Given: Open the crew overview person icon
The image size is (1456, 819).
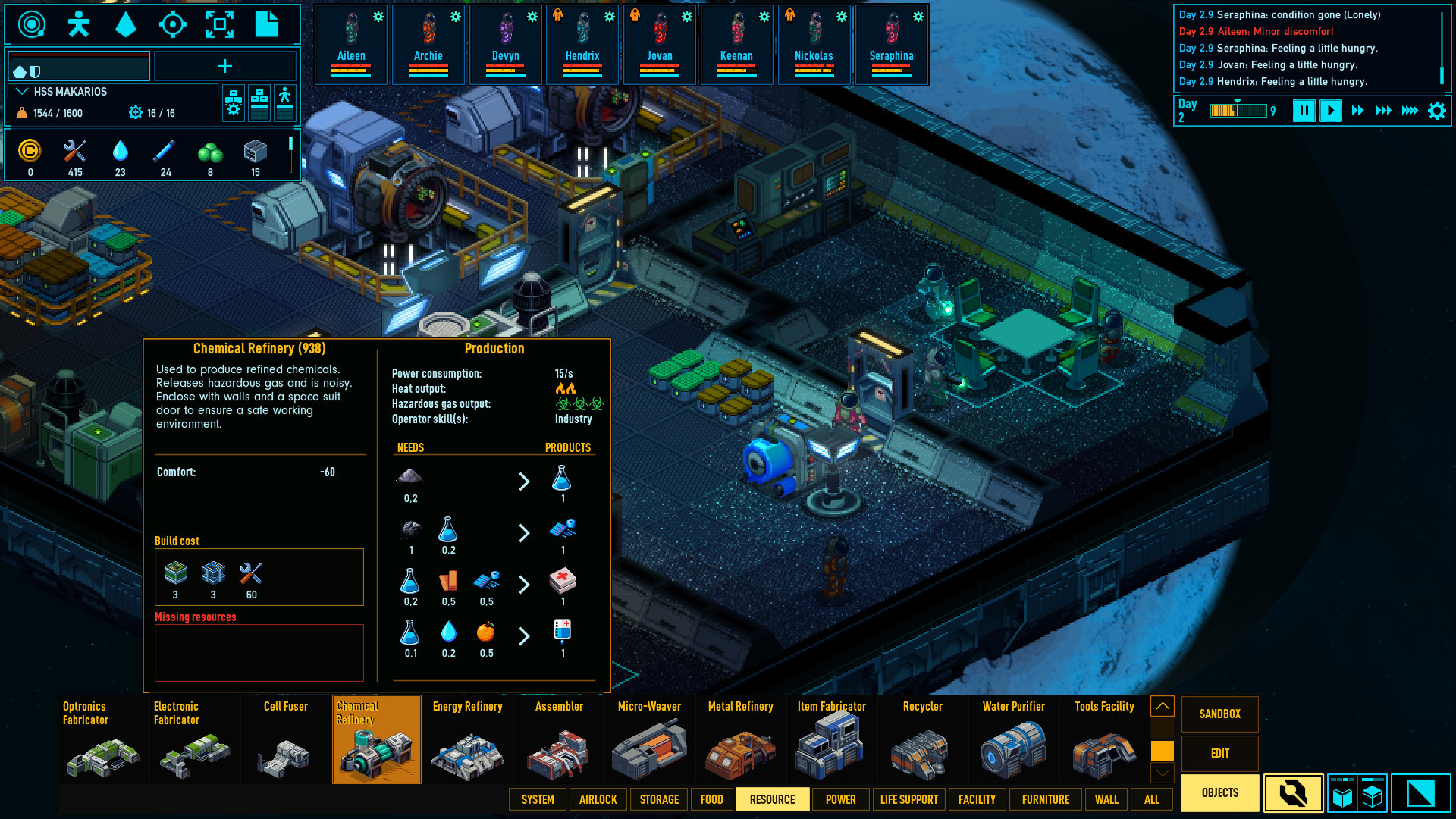Looking at the screenshot, I should click(x=78, y=24).
